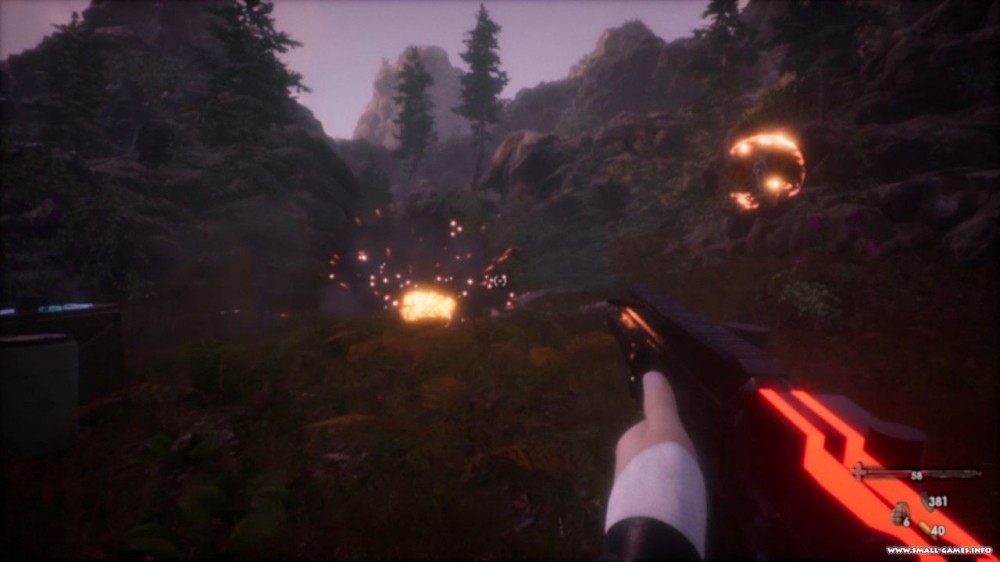This screenshot has width=1000, height=562.
Task: Select the grenade icon
Action: coord(898,516)
